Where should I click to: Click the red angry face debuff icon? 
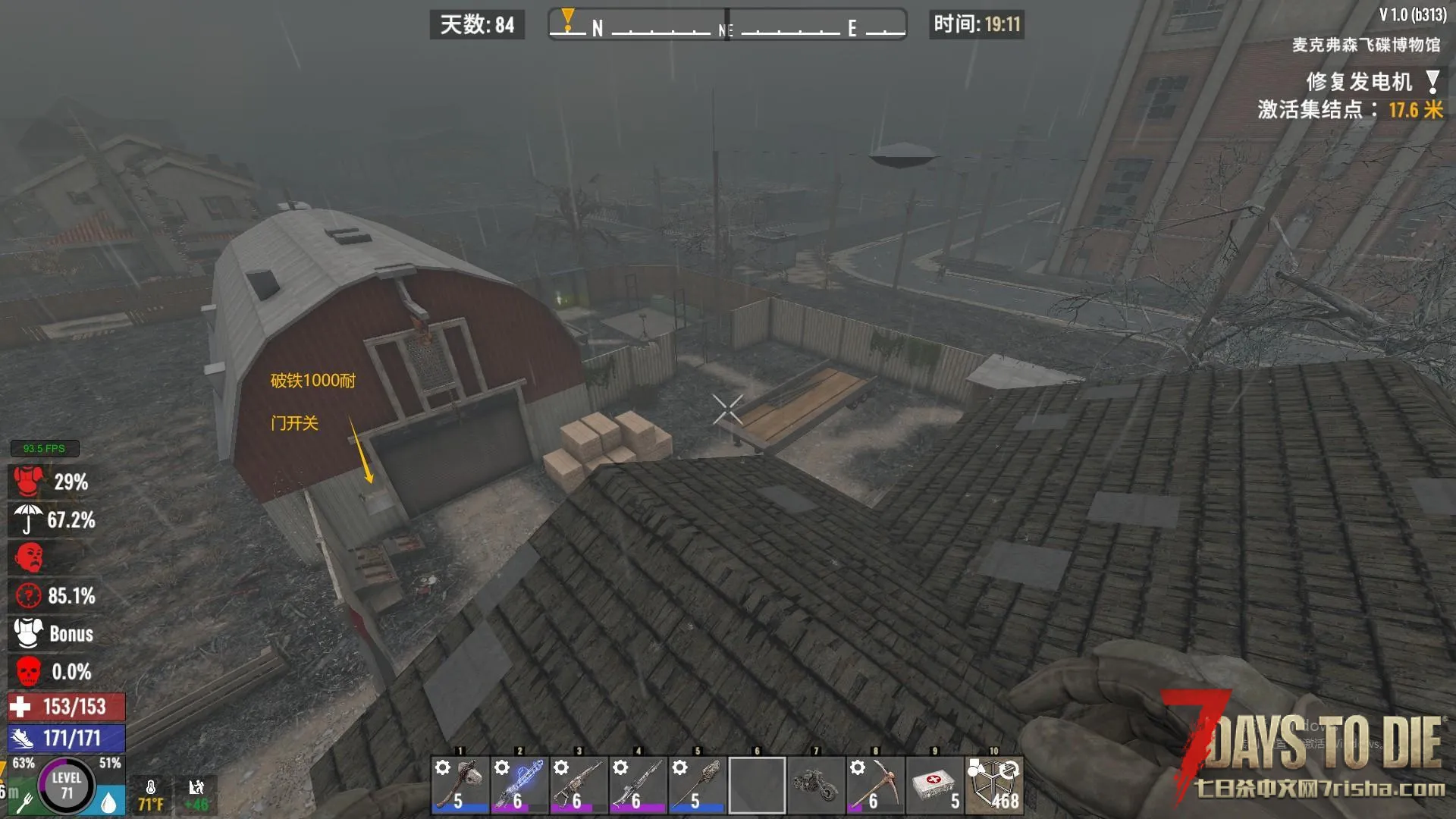pyautogui.click(x=29, y=557)
